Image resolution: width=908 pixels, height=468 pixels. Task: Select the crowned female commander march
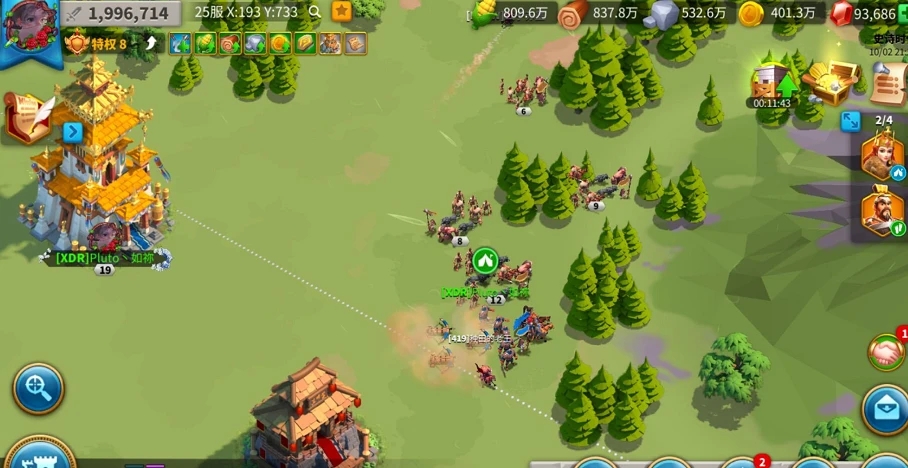882,155
